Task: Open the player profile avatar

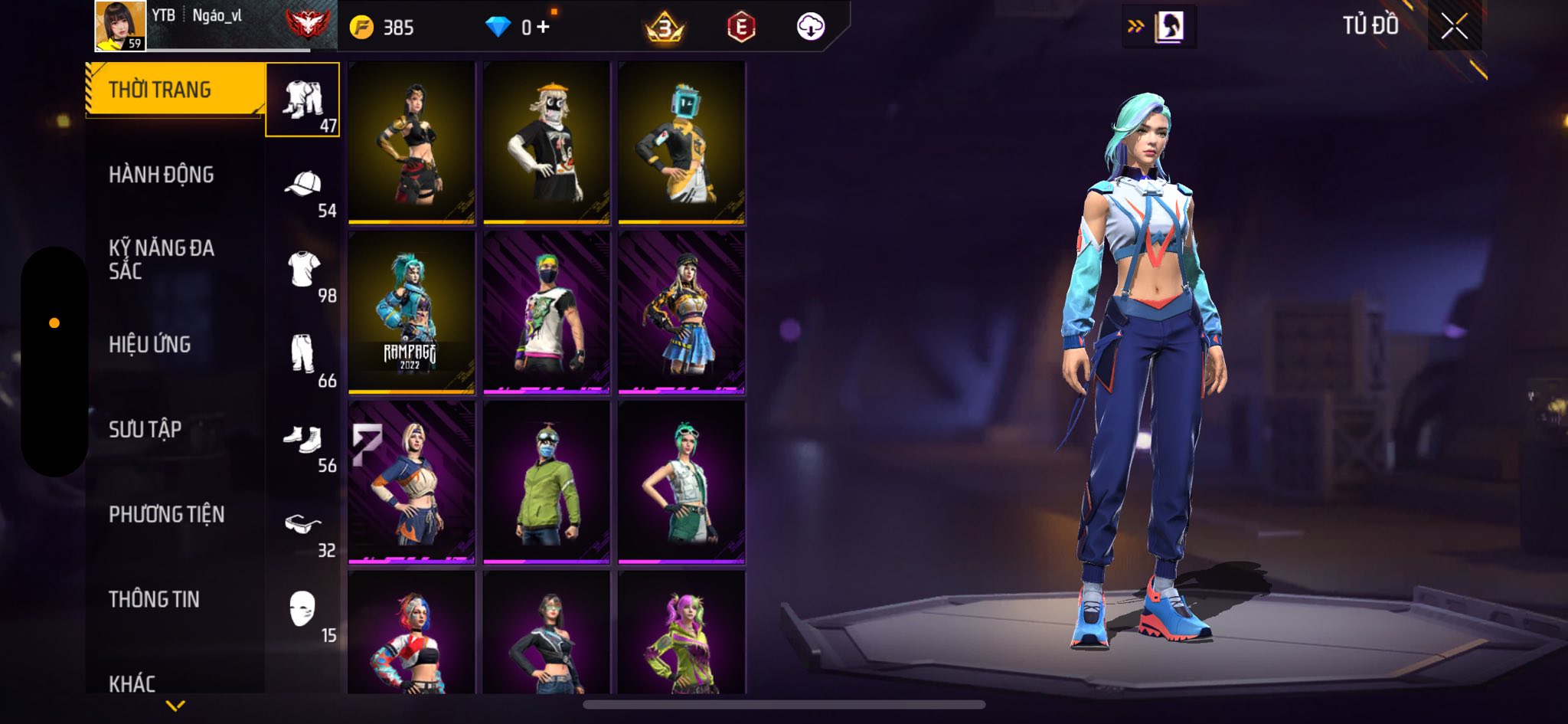Action: pyautogui.click(x=119, y=26)
